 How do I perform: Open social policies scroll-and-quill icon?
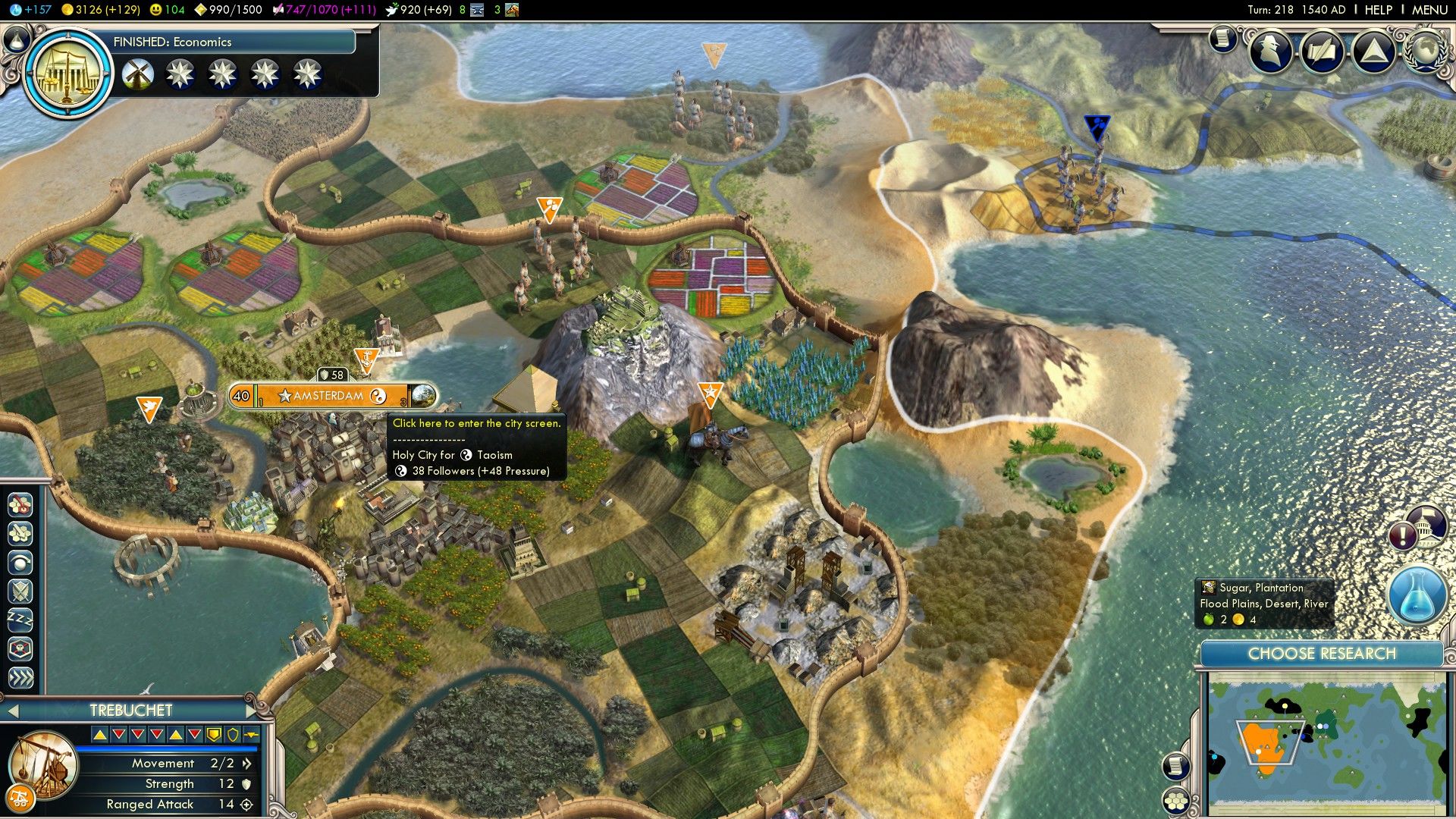pyautogui.click(x=1322, y=52)
